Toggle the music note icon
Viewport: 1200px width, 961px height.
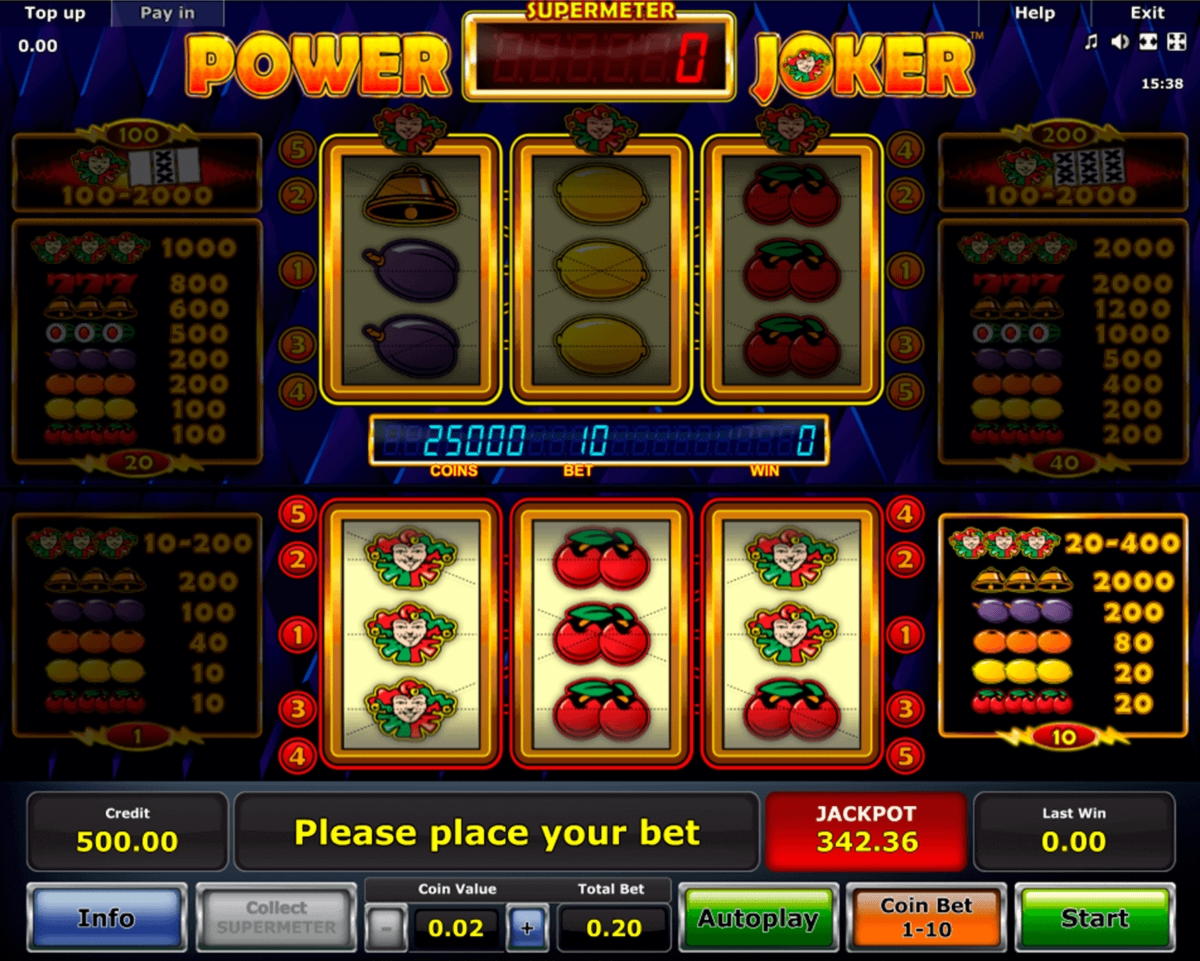point(1091,42)
